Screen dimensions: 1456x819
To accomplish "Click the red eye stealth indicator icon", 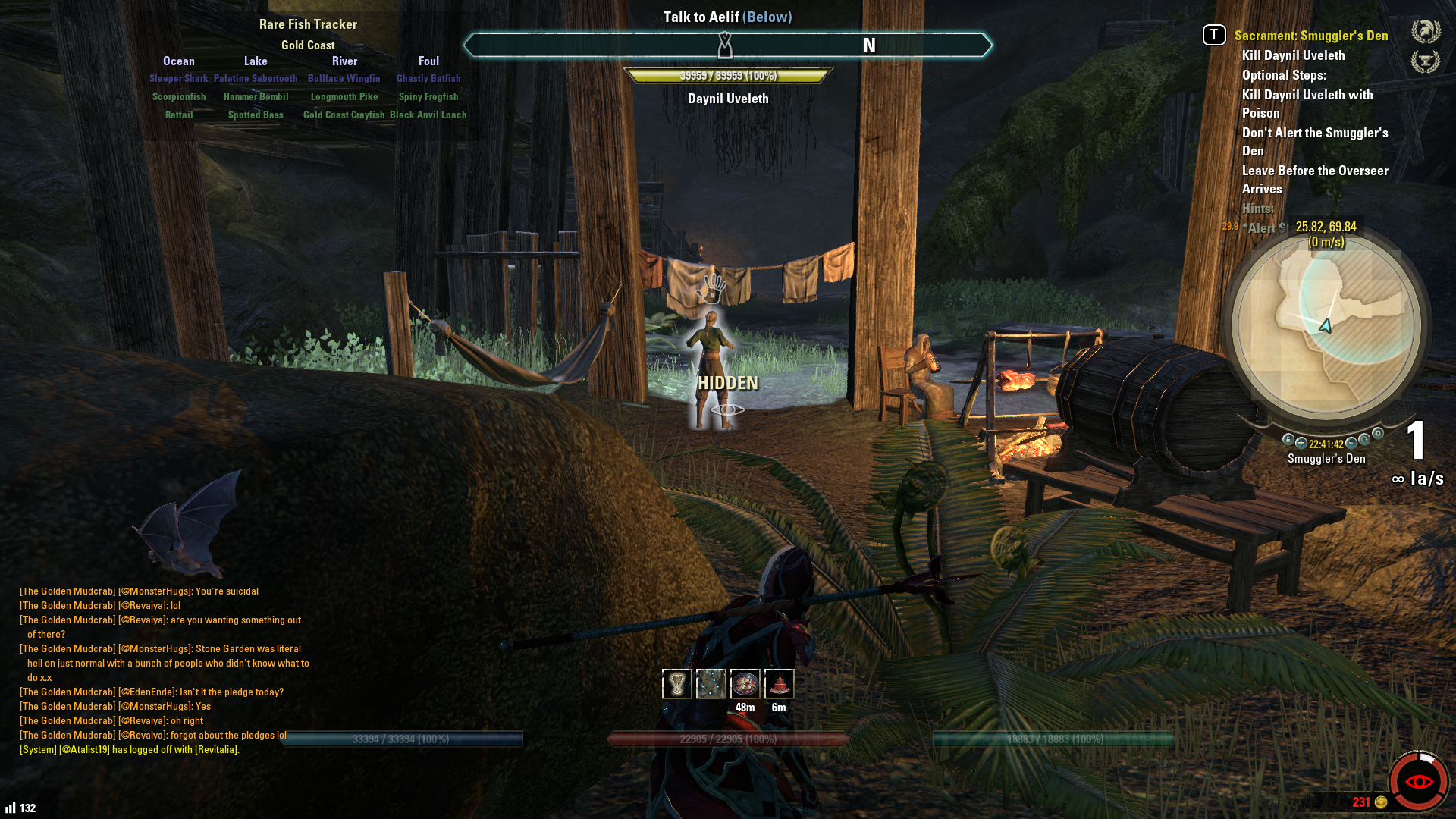I will point(1419,781).
